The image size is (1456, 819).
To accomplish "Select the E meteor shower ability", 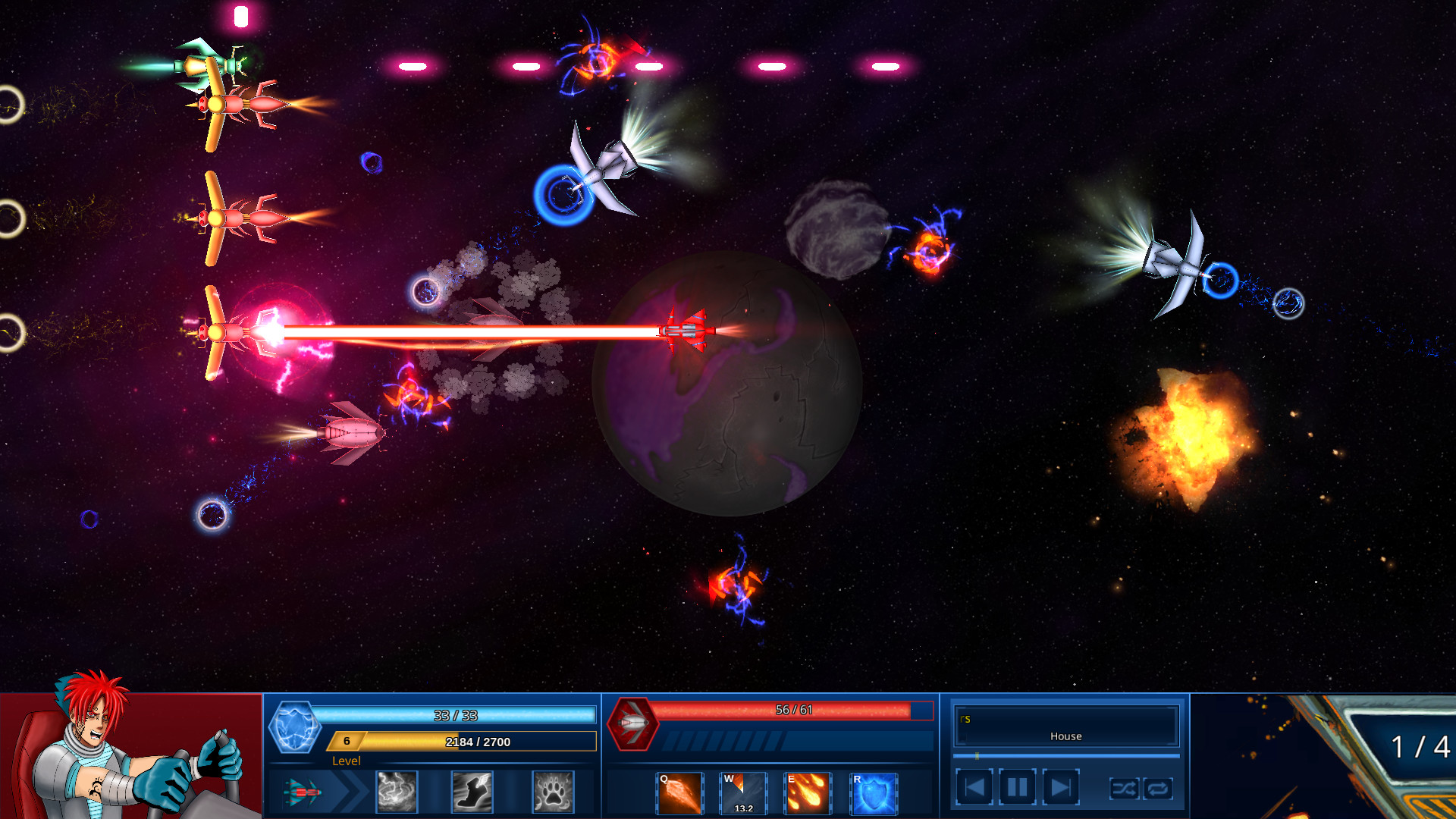I will point(807,793).
